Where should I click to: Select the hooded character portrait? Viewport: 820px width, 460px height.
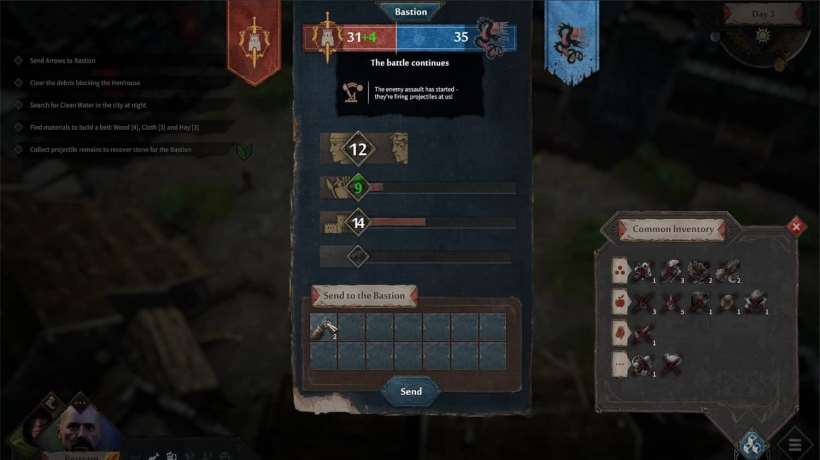coord(38,428)
